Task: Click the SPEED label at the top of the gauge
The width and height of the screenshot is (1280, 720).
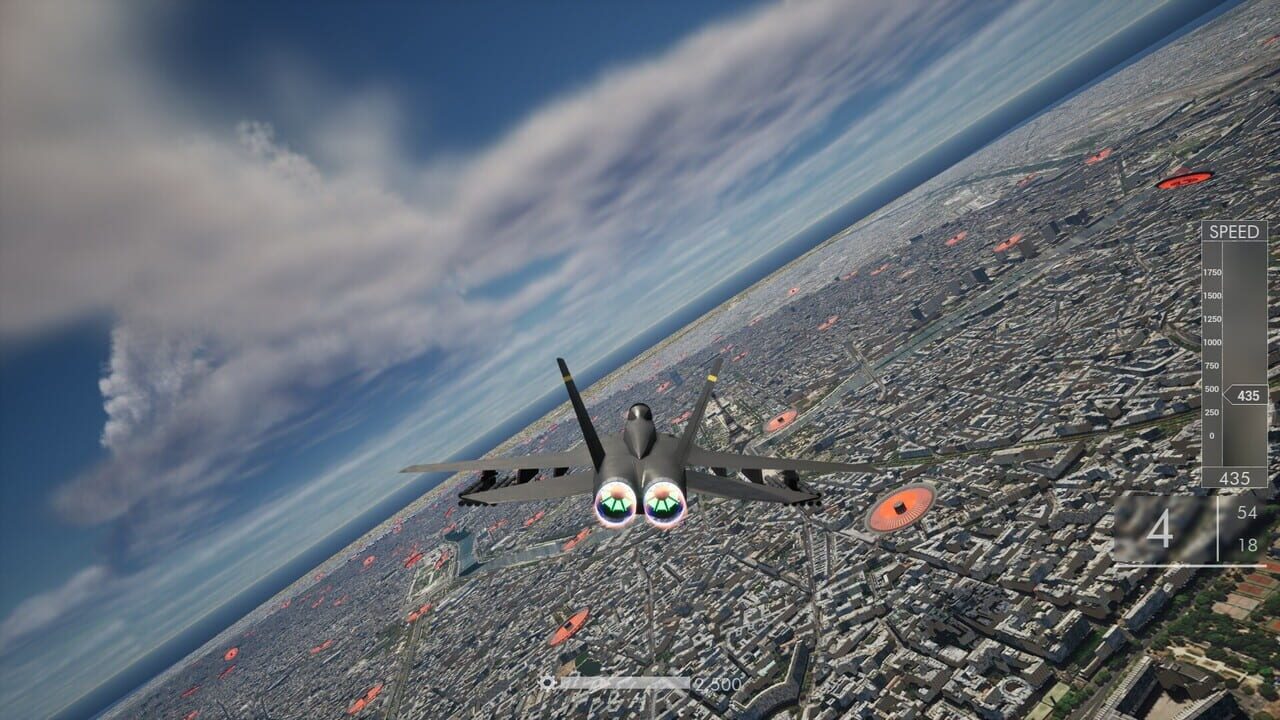Action: pos(1236,230)
